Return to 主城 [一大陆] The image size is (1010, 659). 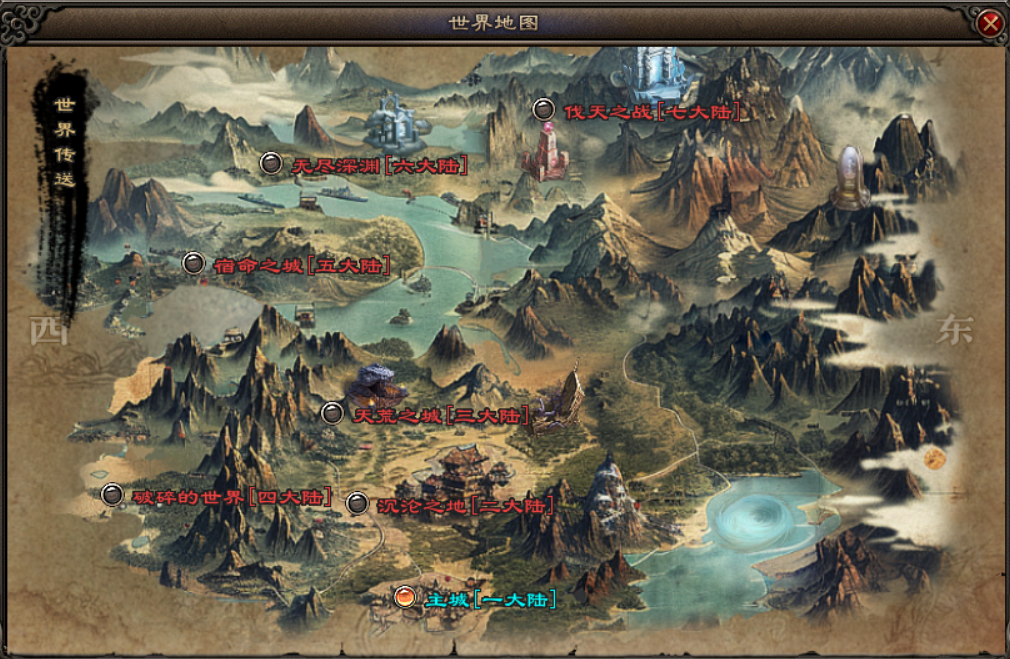(x=405, y=597)
